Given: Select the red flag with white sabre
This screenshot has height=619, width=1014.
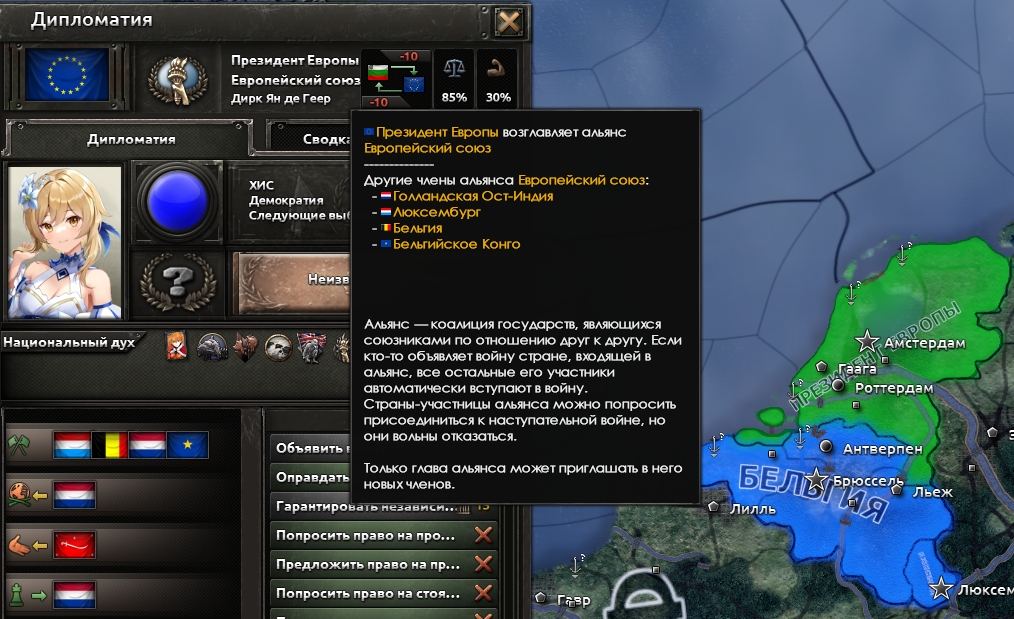Looking at the screenshot, I should [x=74, y=544].
